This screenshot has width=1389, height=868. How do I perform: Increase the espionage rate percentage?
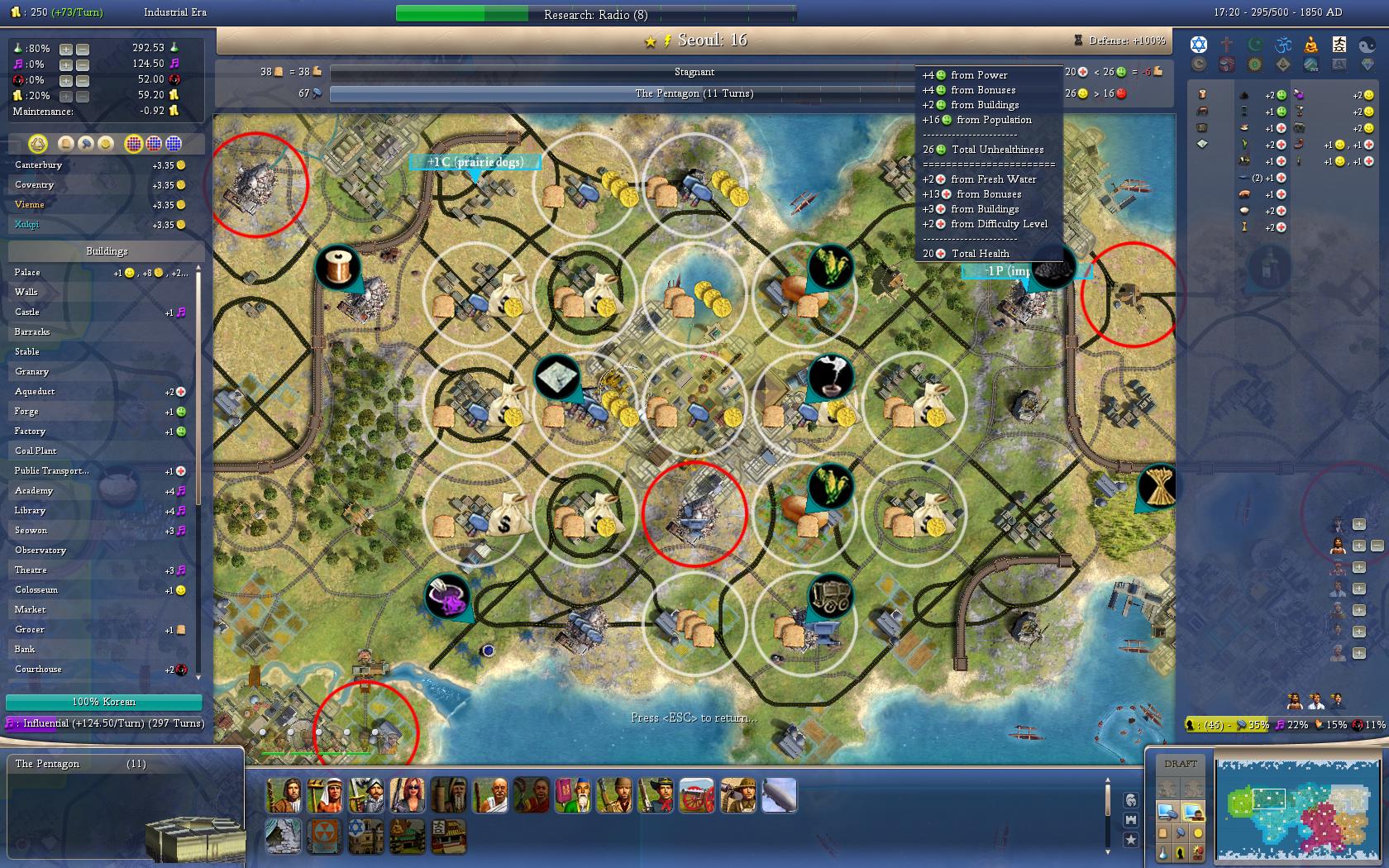(66, 80)
